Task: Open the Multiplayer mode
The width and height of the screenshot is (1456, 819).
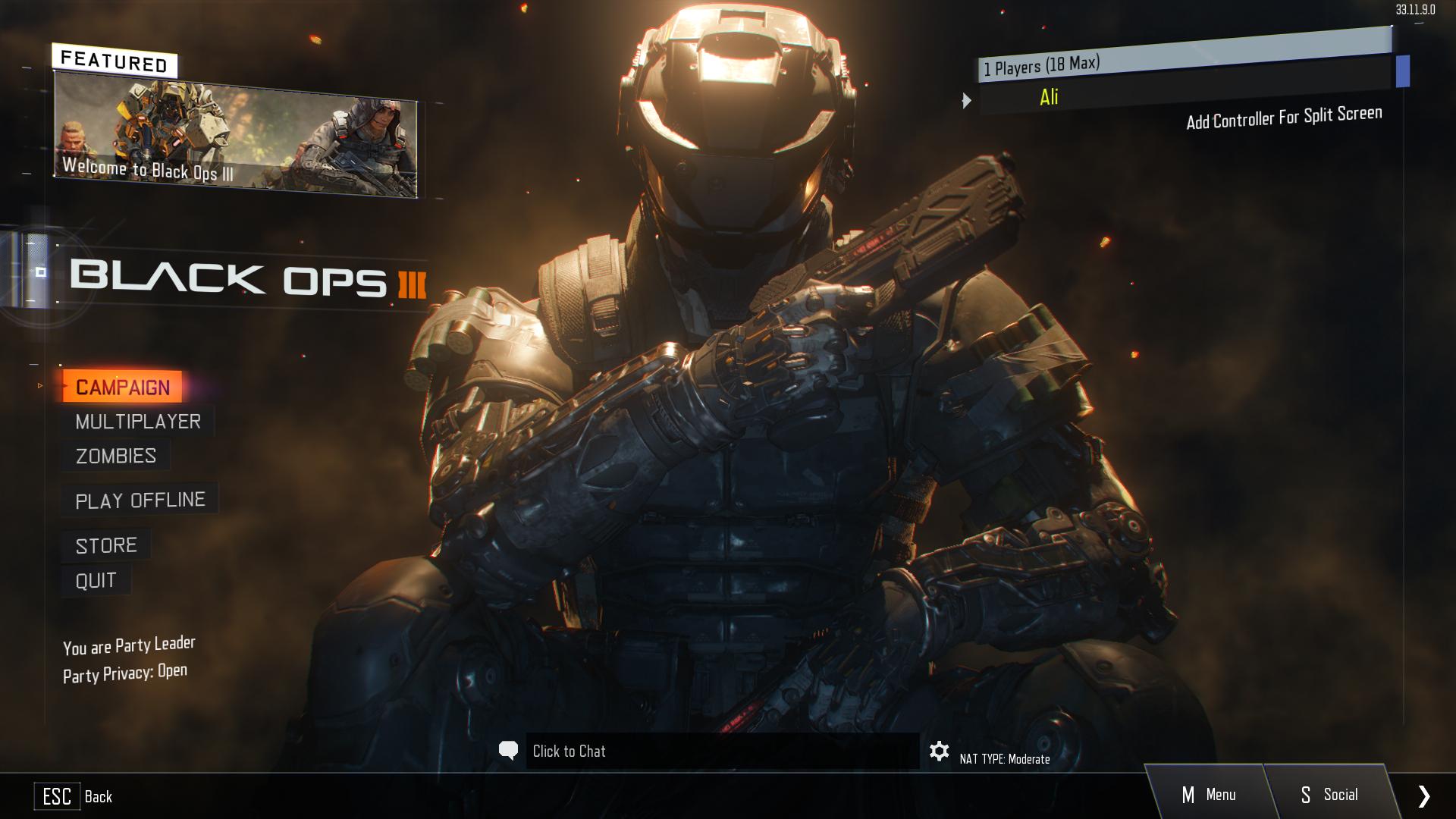Action: pyautogui.click(x=138, y=422)
